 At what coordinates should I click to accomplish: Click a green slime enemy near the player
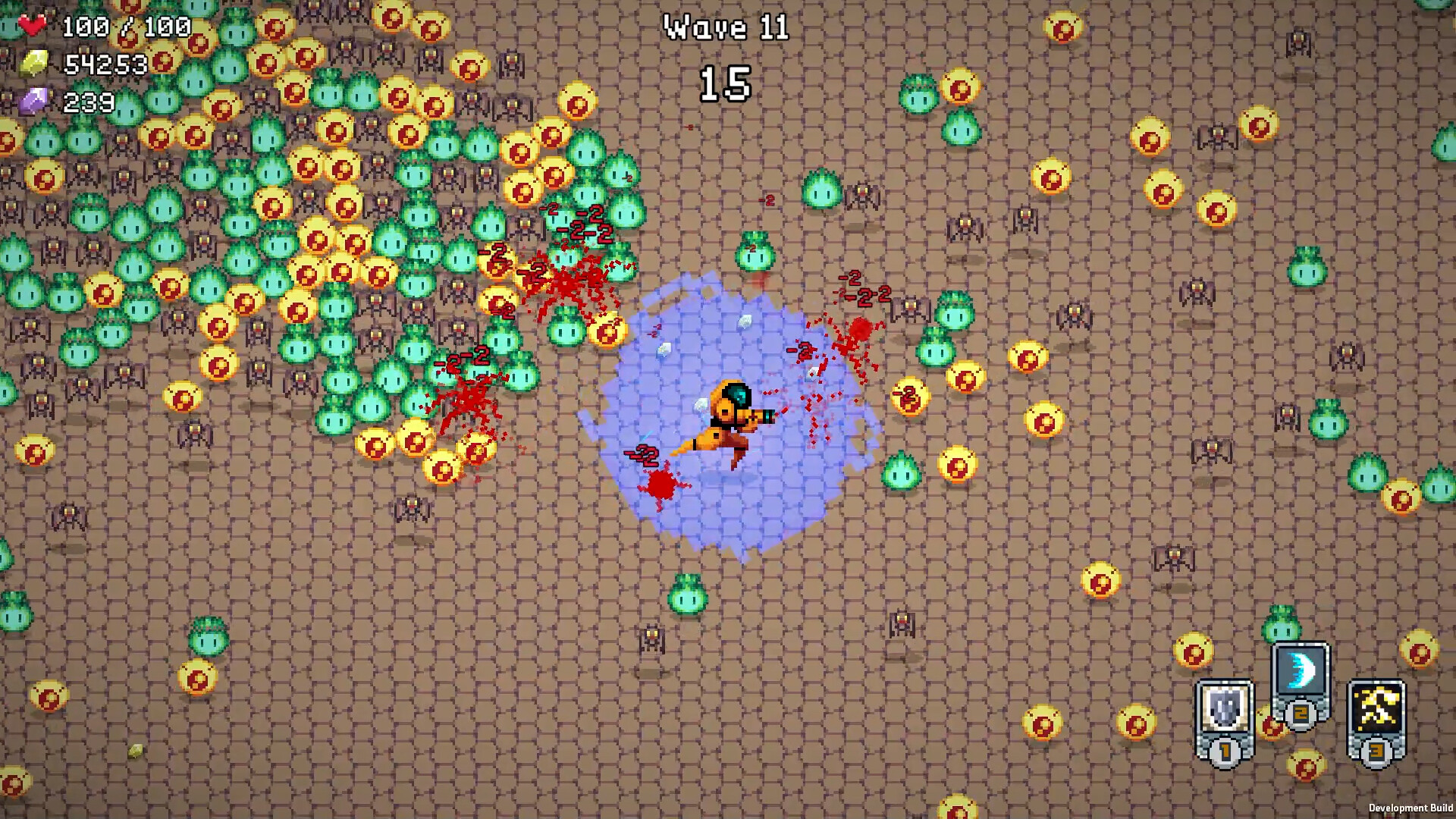click(x=902, y=472)
